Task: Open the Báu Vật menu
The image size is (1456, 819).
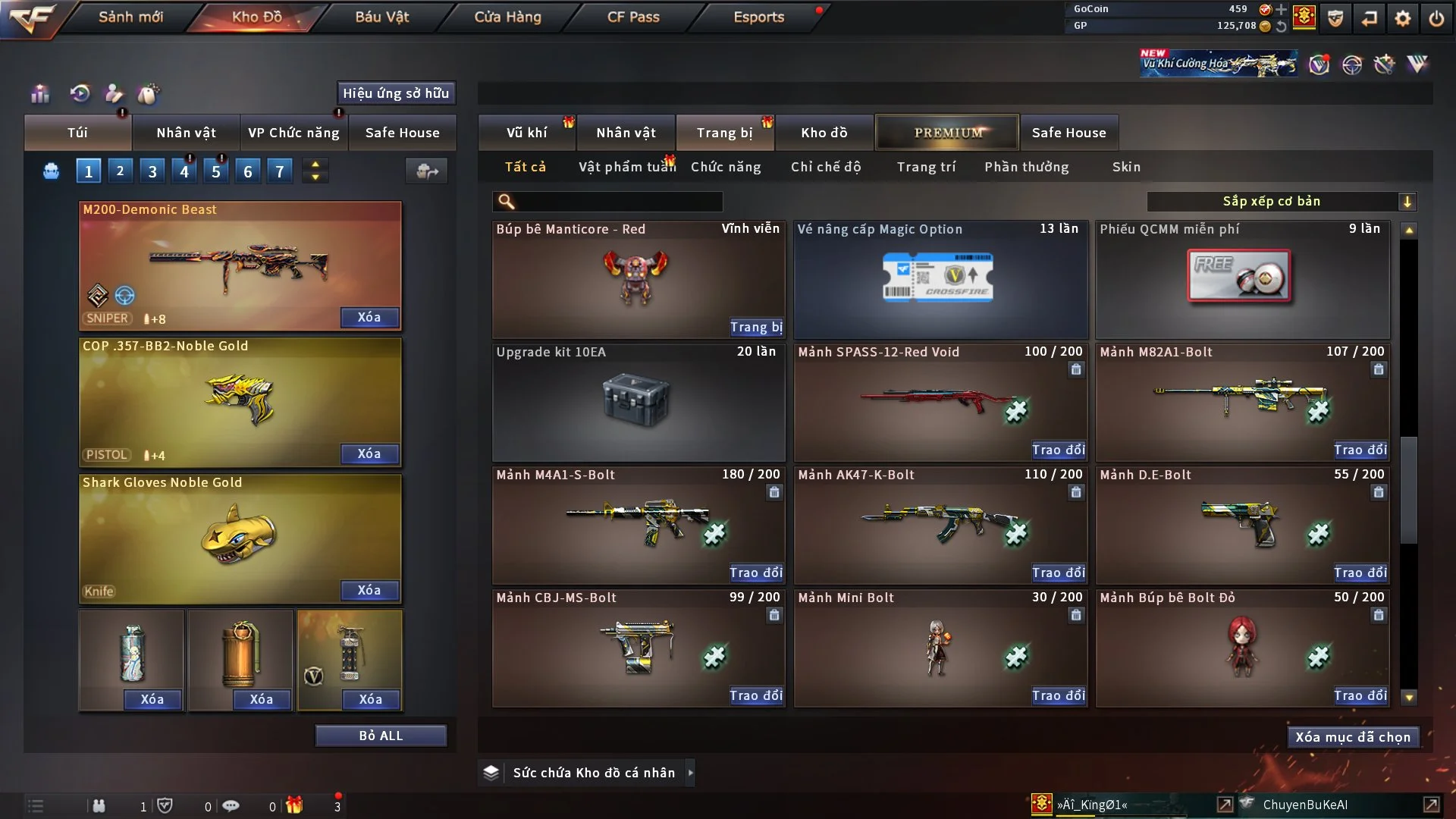Action: pyautogui.click(x=381, y=17)
